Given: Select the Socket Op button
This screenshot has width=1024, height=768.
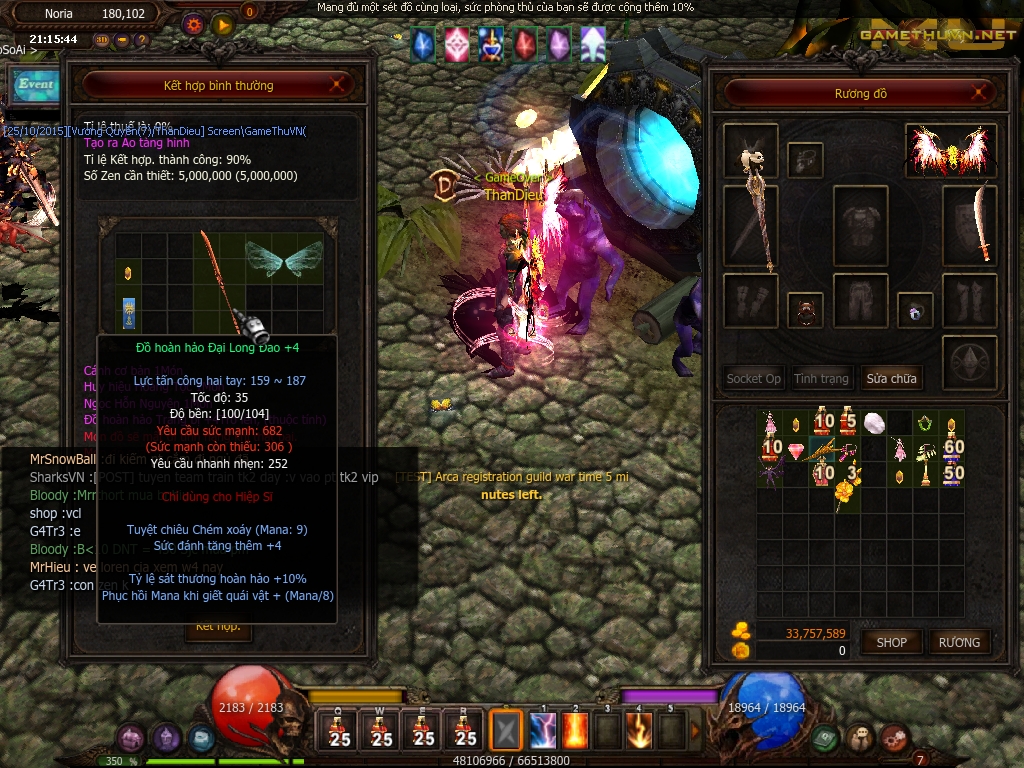Looking at the screenshot, I should click(753, 379).
